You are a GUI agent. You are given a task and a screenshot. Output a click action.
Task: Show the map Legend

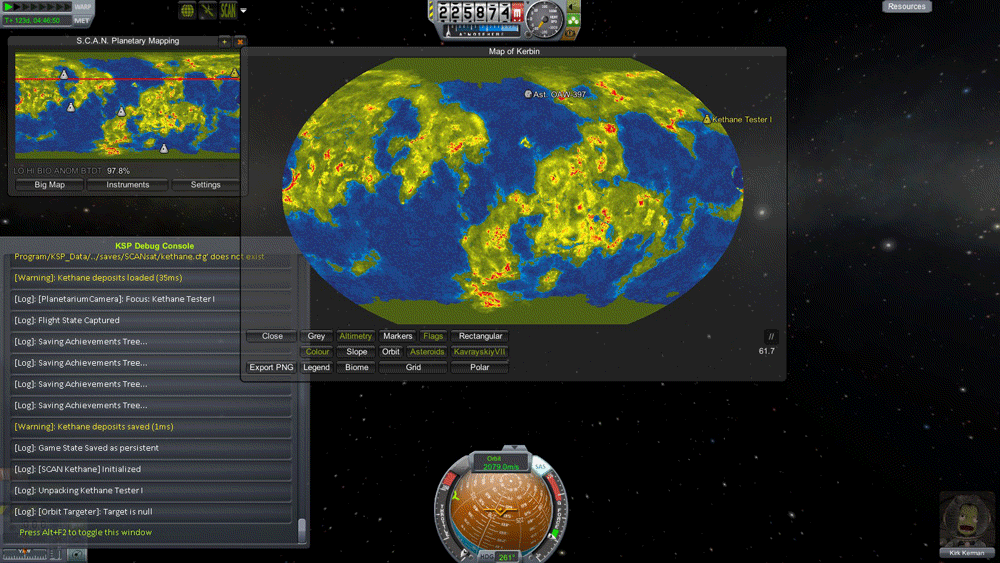pyautogui.click(x=316, y=368)
